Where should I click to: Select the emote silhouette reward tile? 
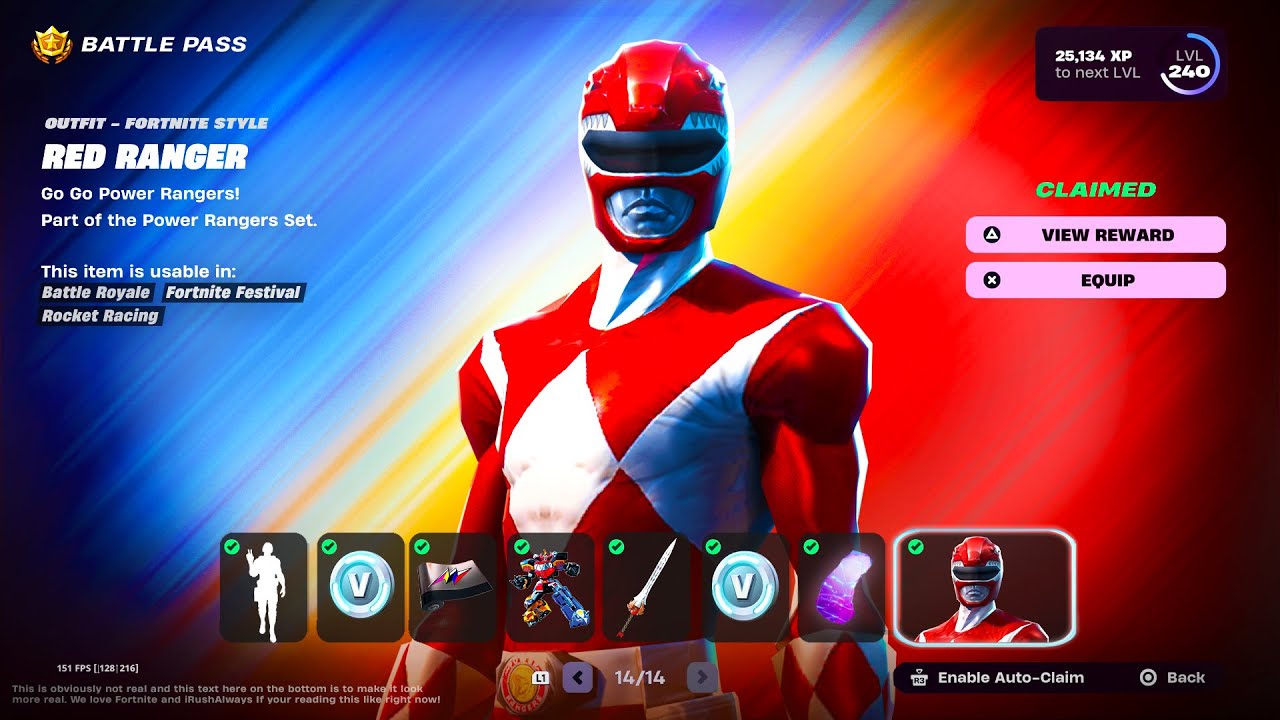[x=264, y=587]
